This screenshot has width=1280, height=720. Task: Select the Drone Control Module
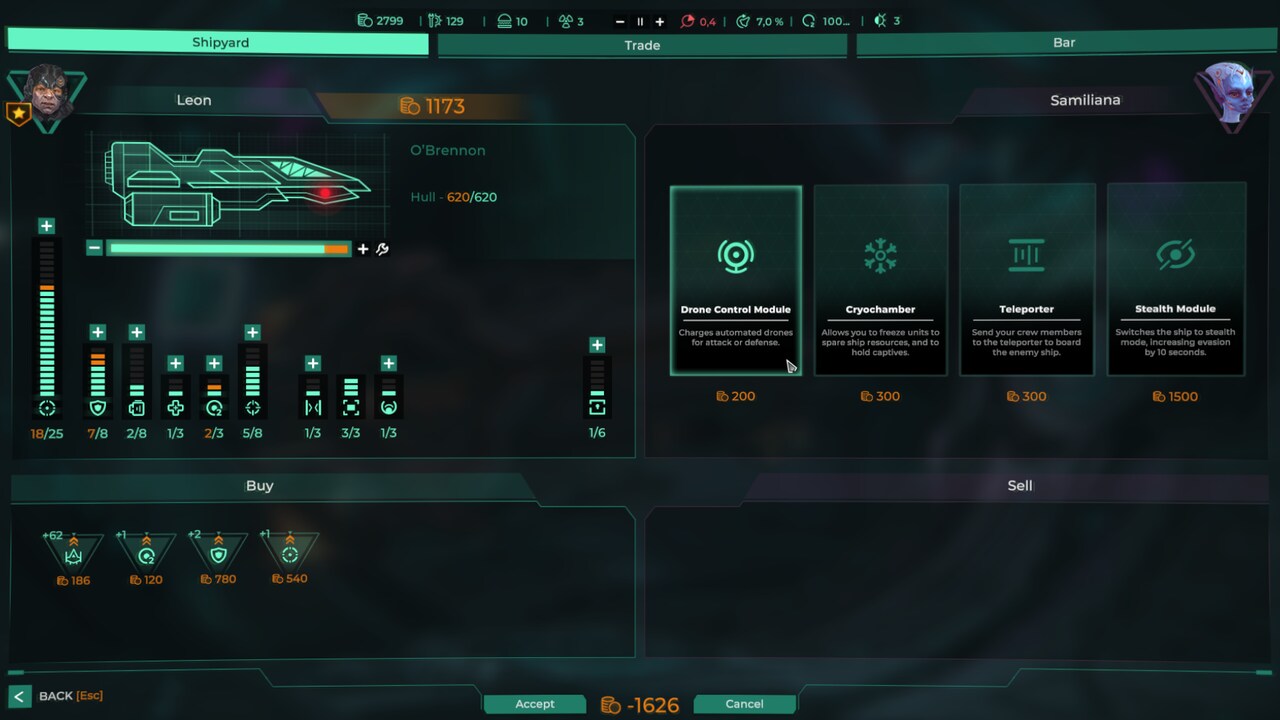click(736, 280)
